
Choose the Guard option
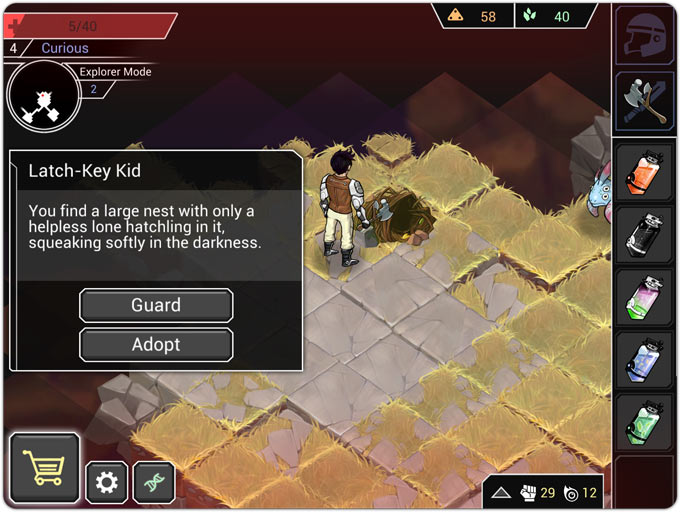[156, 305]
